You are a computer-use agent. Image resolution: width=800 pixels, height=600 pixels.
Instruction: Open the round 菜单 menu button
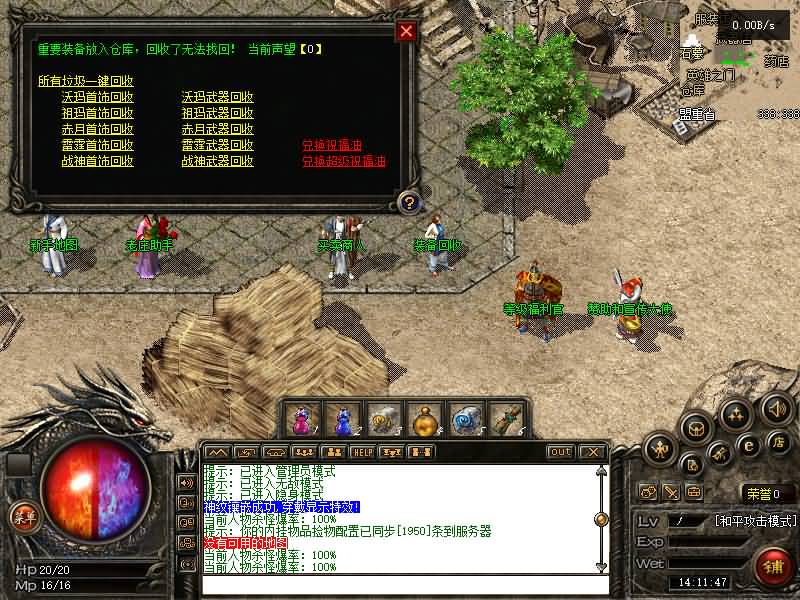pos(21,517)
